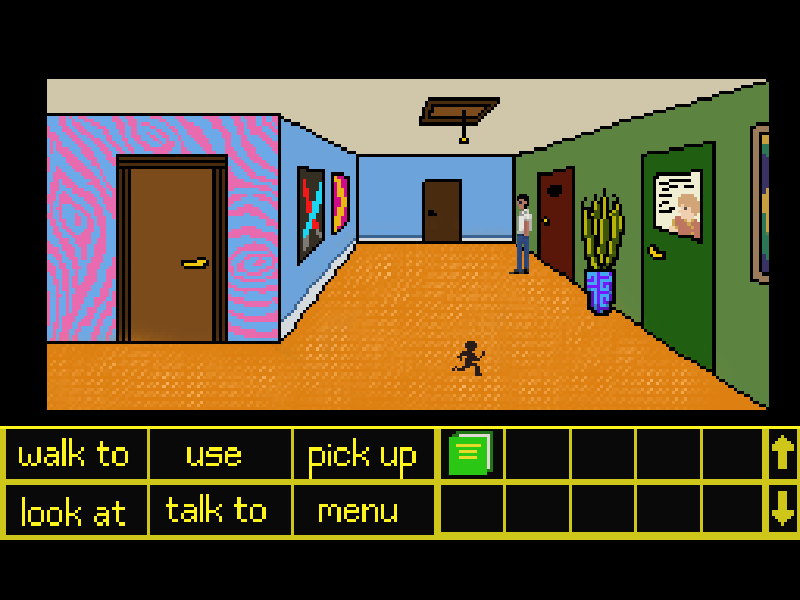Click the inventory up arrow

tap(782, 454)
